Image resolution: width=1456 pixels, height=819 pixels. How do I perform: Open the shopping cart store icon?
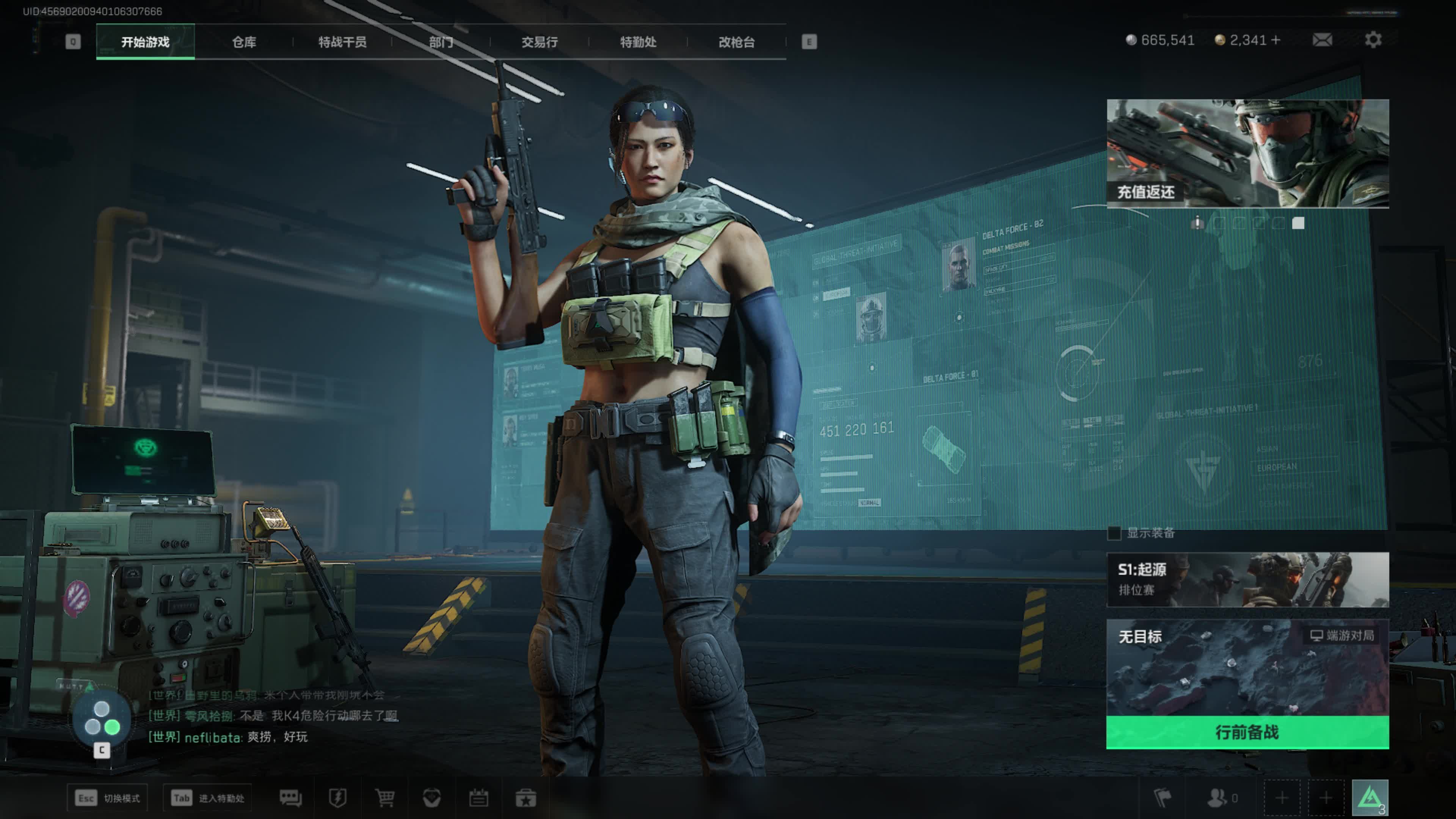[x=385, y=798]
